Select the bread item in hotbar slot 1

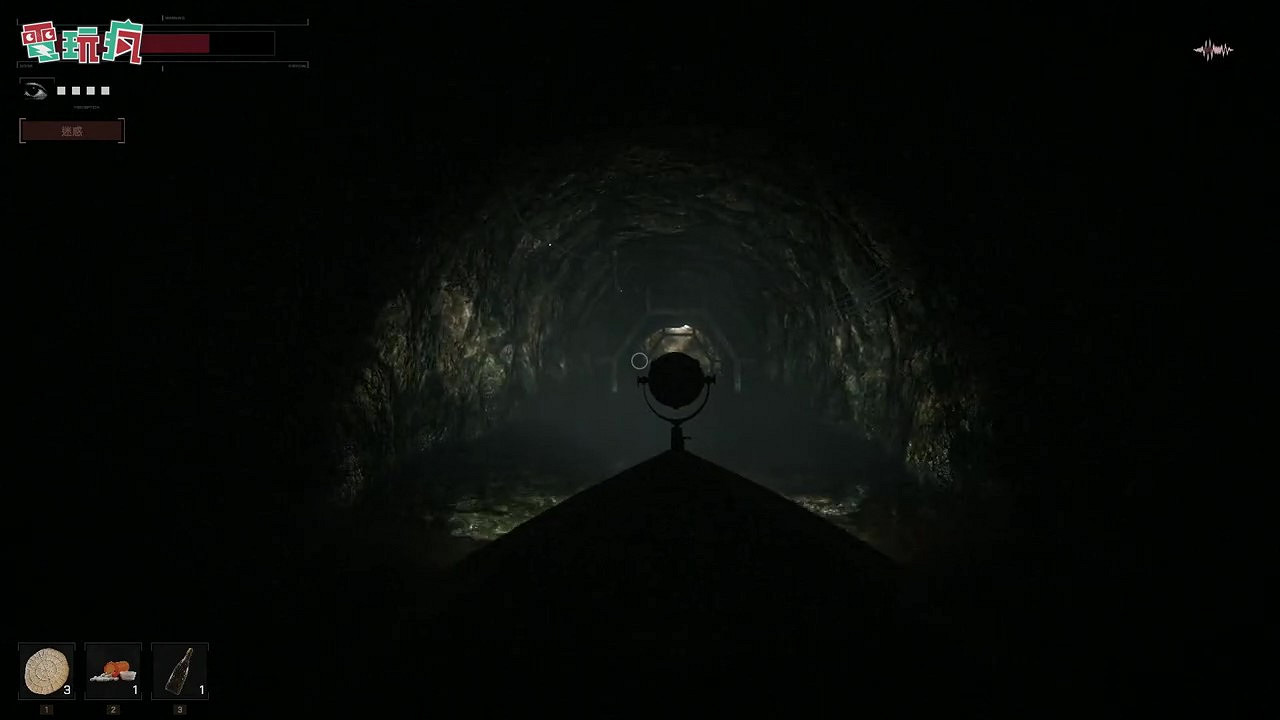(x=46, y=670)
